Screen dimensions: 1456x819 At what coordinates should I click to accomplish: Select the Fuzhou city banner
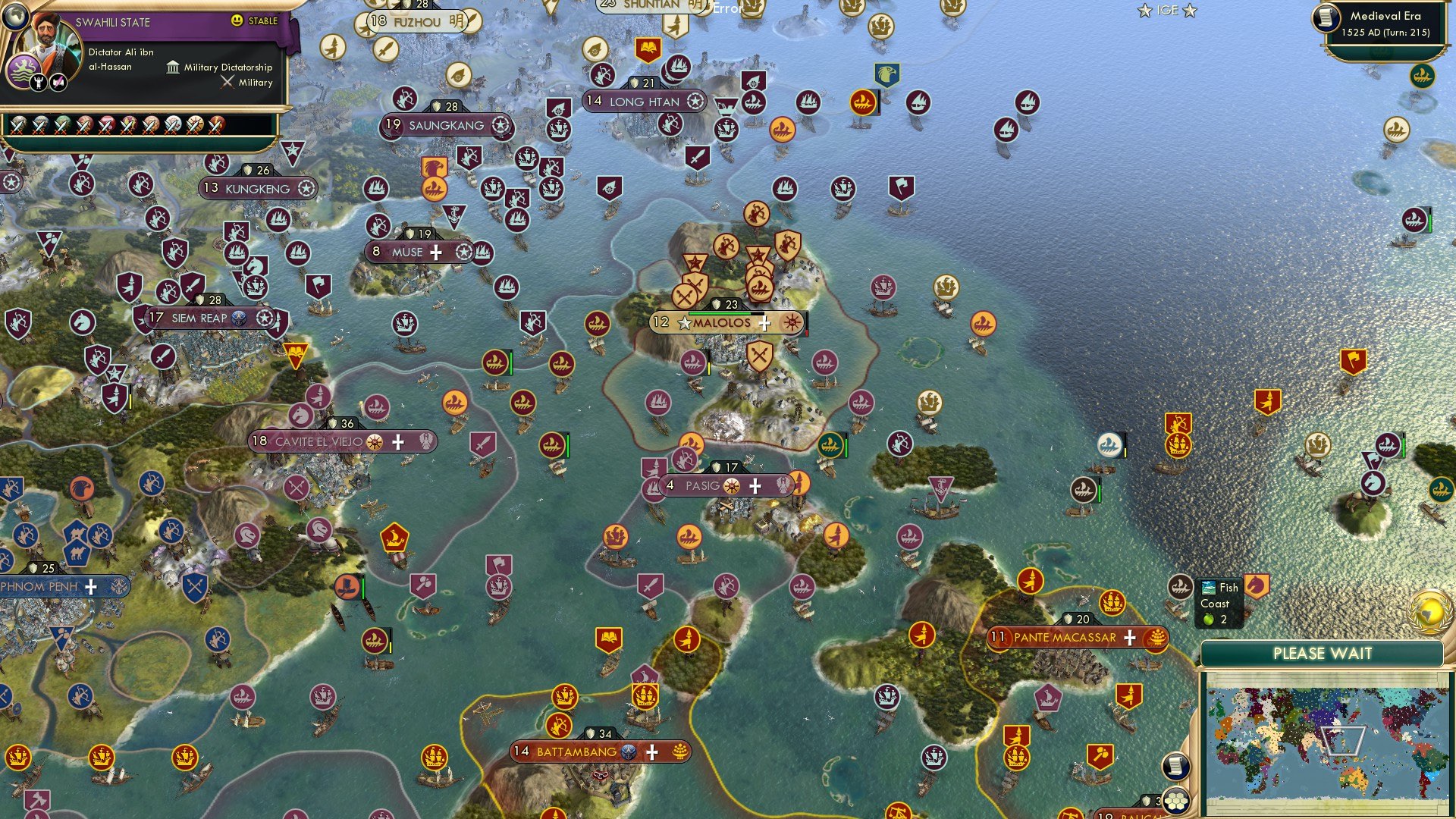(417, 22)
